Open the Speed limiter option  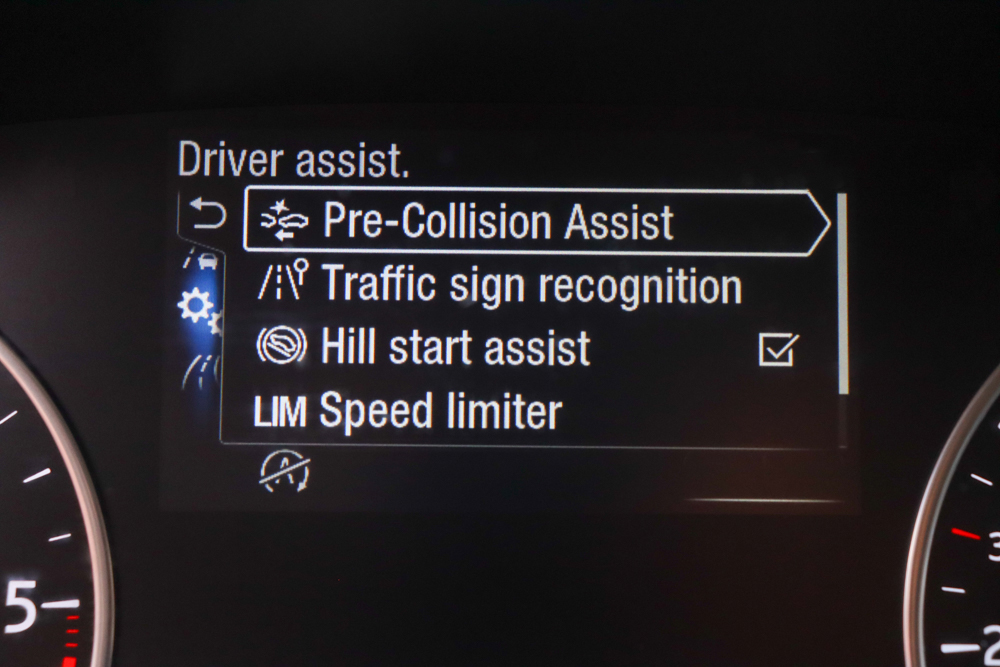440,411
